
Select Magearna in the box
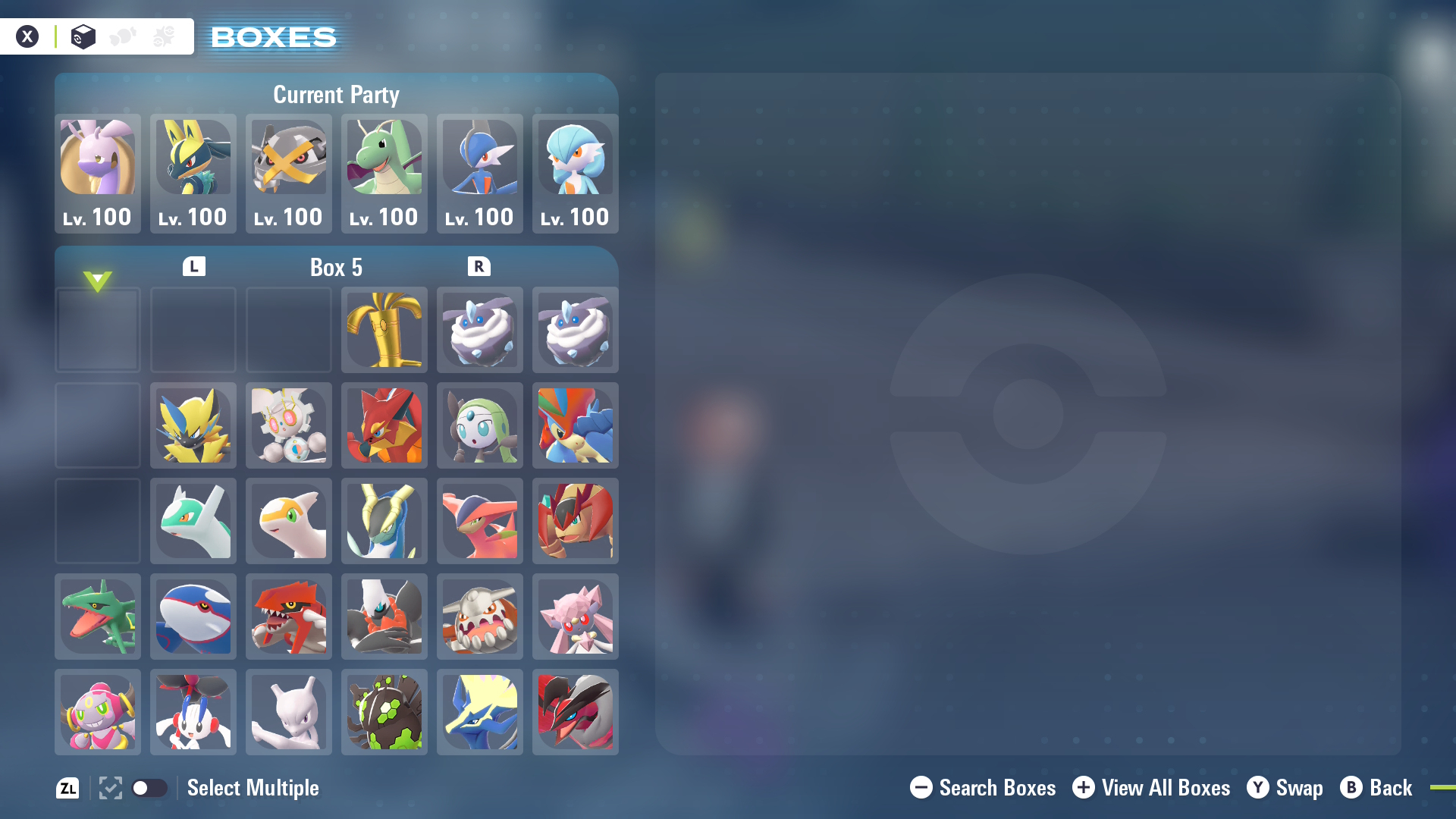pyautogui.click(x=289, y=425)
